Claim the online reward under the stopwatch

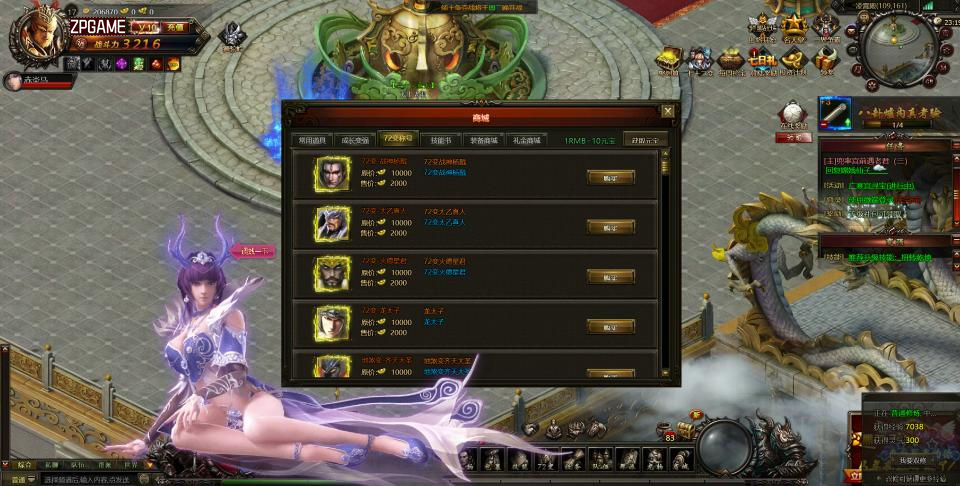tap(793, 138)
